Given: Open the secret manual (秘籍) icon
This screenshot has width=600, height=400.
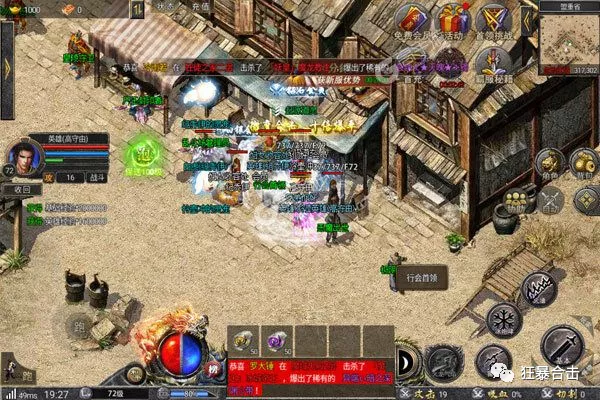Looking at the screenshot, I should click(x=494, y=62).
